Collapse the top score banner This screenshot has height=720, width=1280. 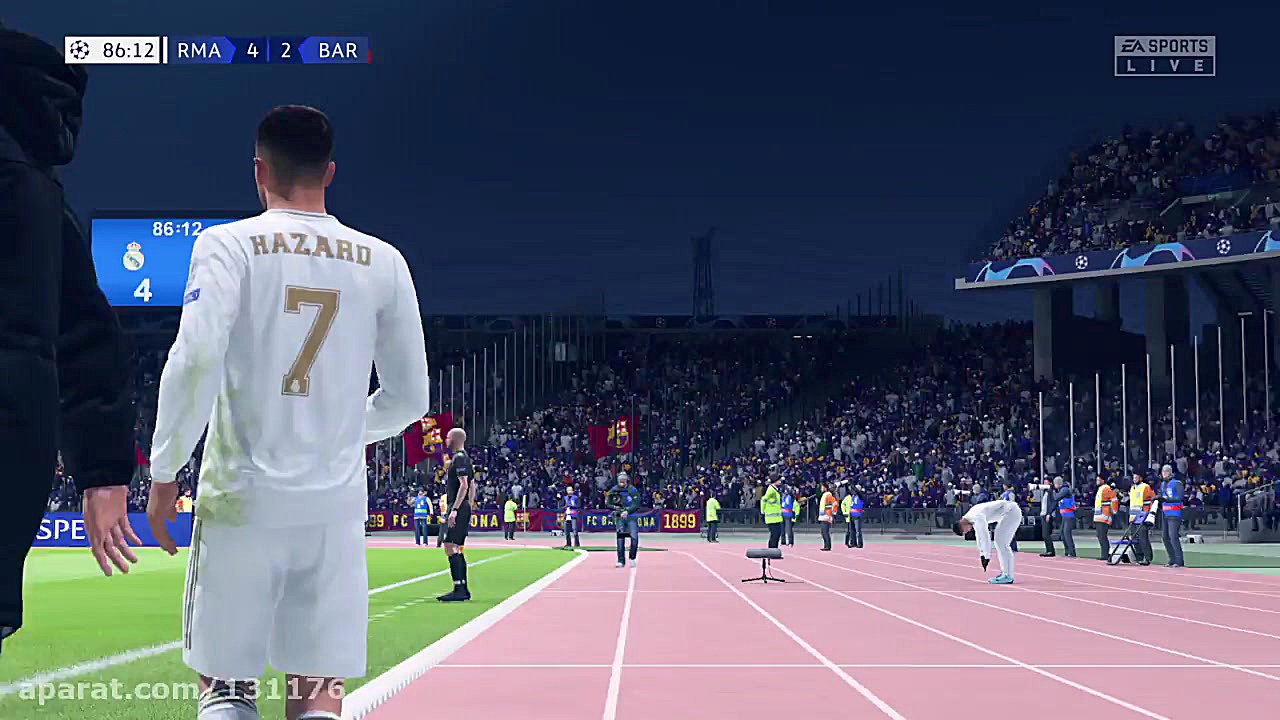pyautogui.click(x=220, y=50)
